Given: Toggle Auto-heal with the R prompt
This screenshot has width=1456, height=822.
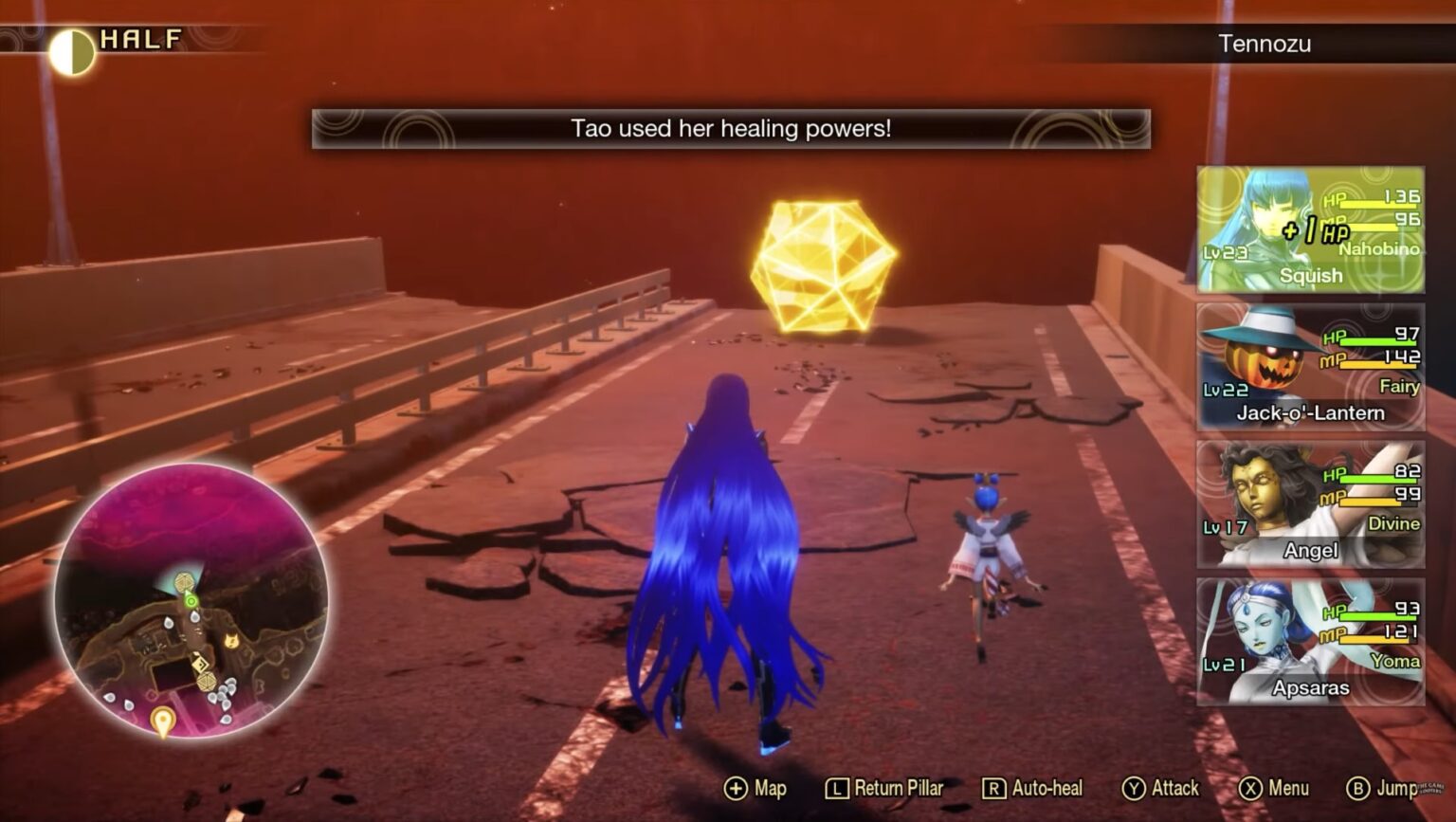Looking at the screenshot, I should [x=994, y=788].
